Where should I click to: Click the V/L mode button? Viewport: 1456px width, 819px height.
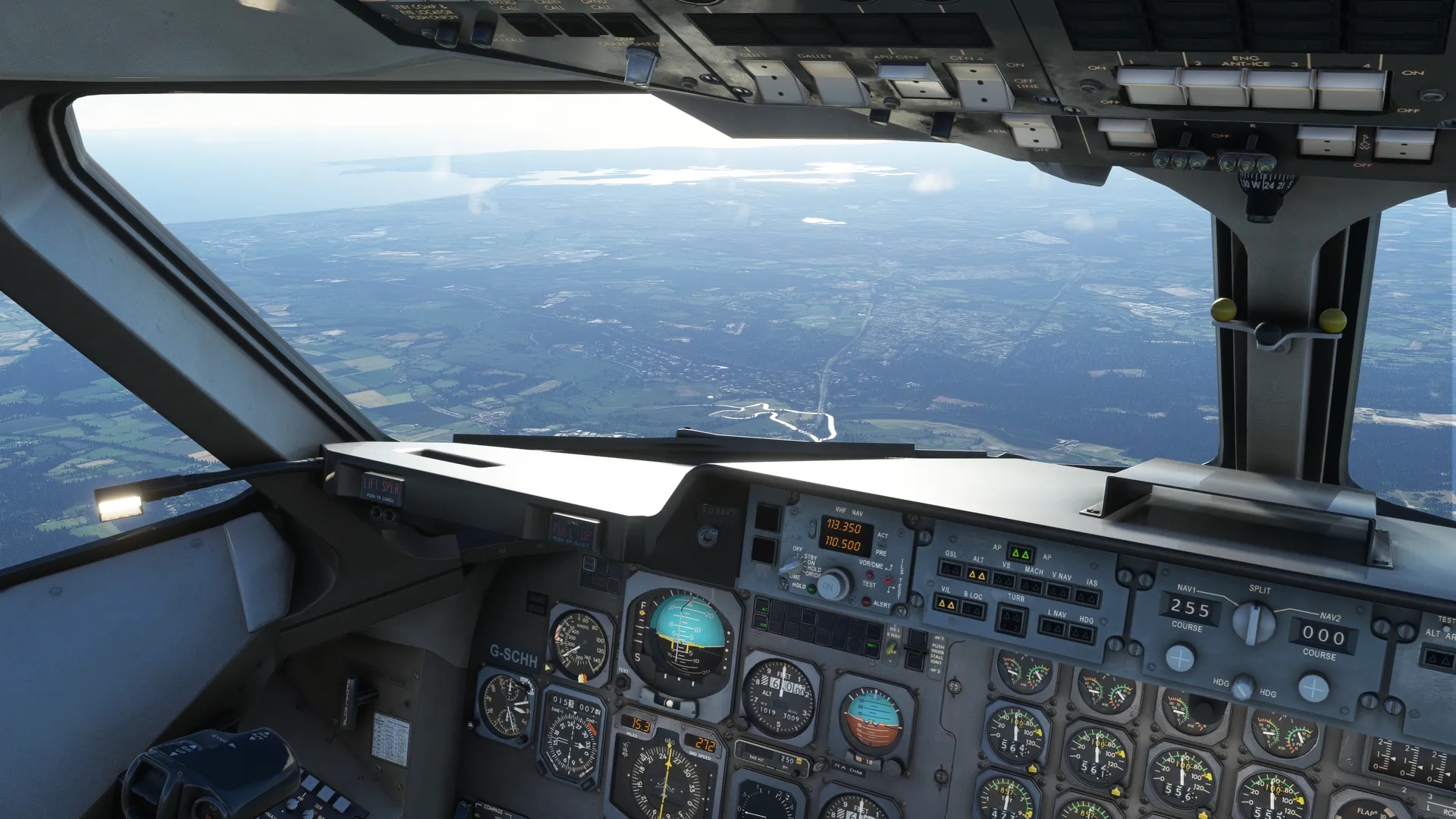pos(946,604)
